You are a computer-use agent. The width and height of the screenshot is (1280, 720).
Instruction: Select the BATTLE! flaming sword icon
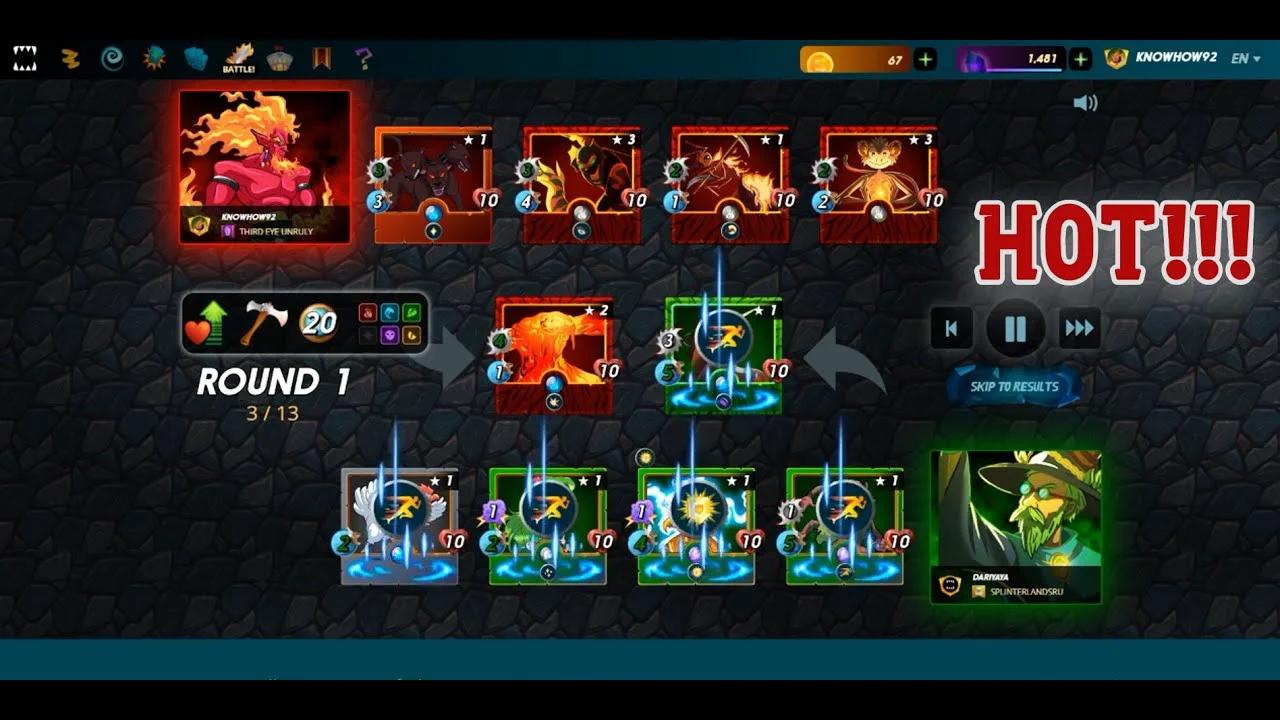click(x=240, y=54)
